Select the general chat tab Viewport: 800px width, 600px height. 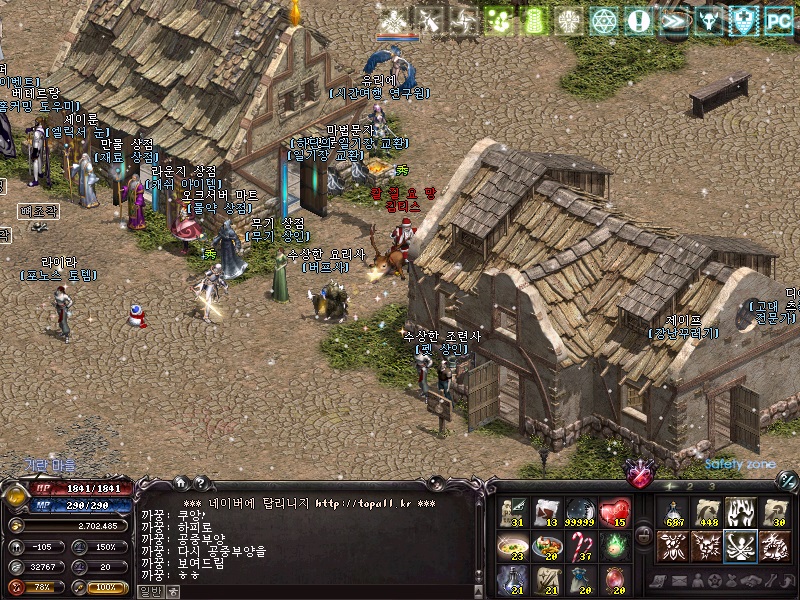pyautogui.click(x=148, y=591)
